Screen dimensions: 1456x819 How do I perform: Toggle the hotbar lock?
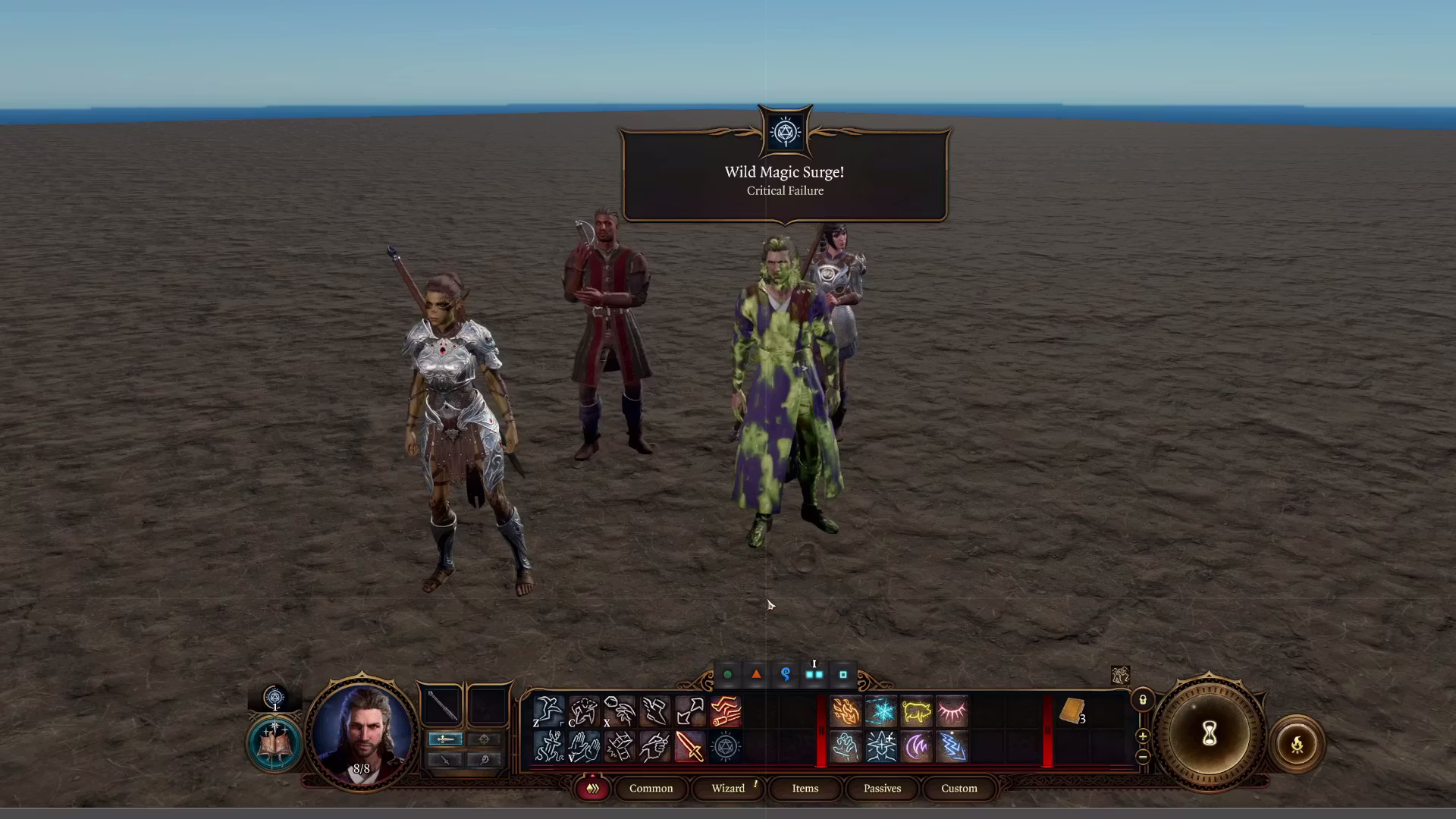1143,700
